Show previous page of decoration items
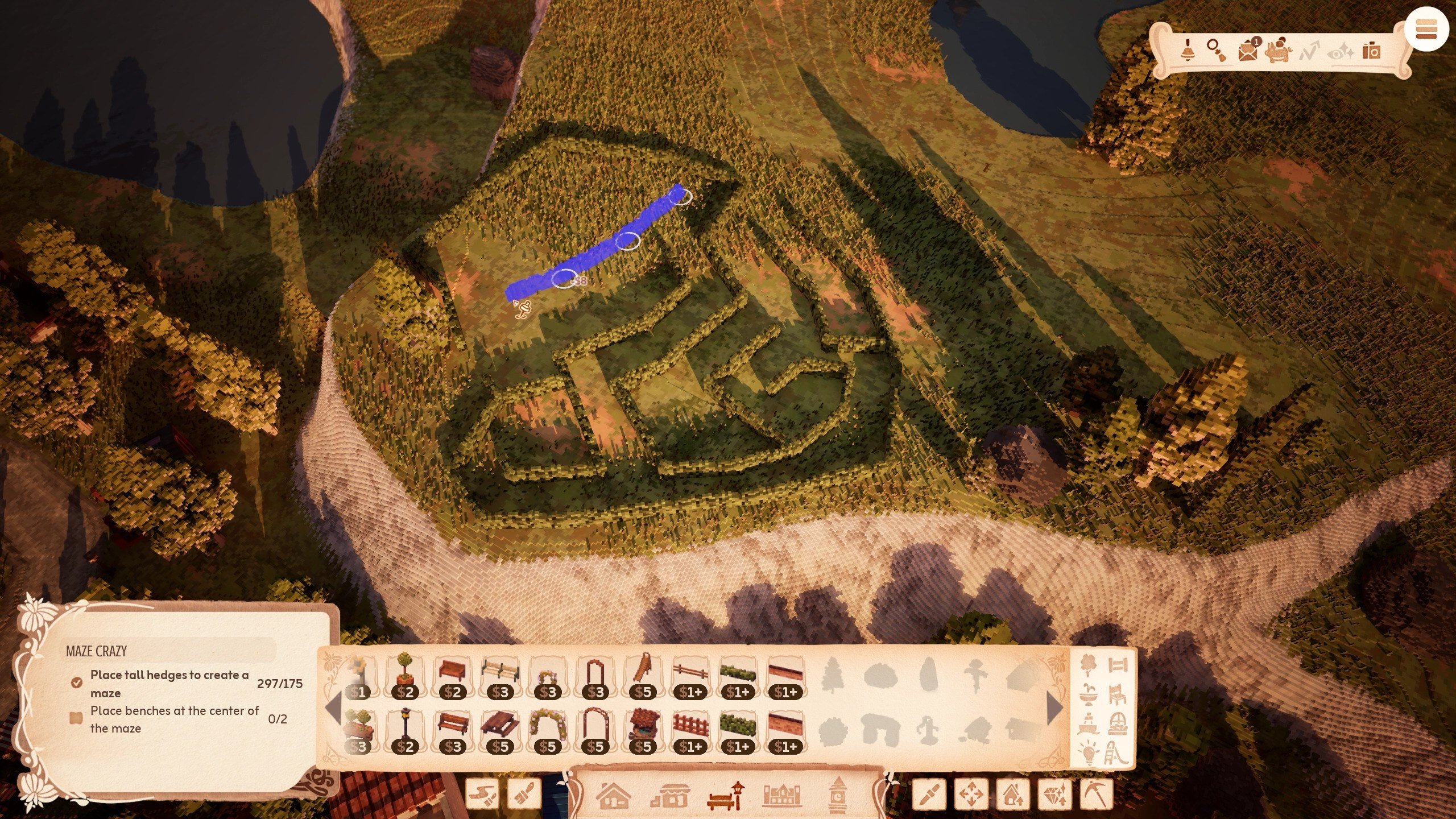1456x819 pixels. click(333, 708)
